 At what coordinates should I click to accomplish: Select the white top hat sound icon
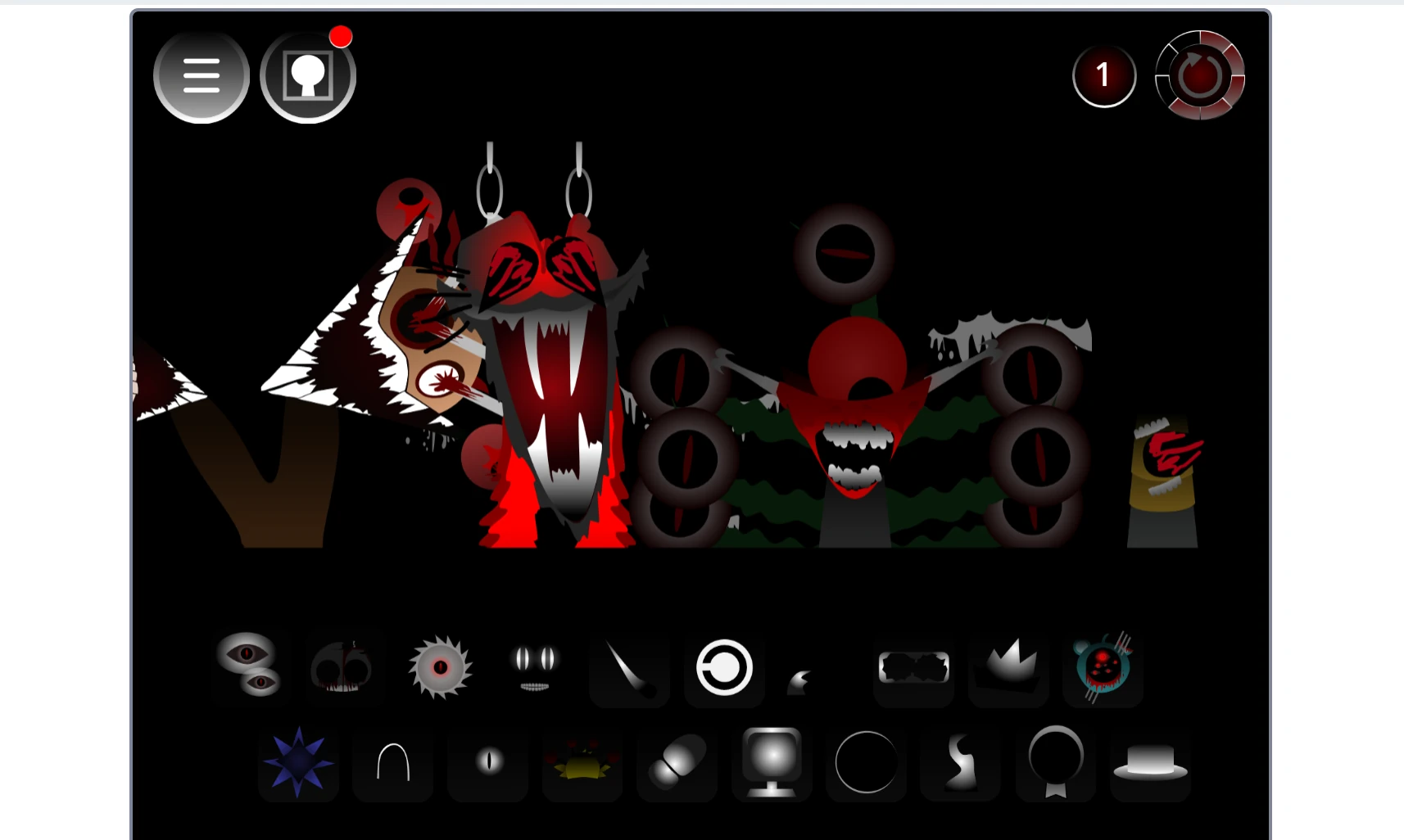[1149, 764]
